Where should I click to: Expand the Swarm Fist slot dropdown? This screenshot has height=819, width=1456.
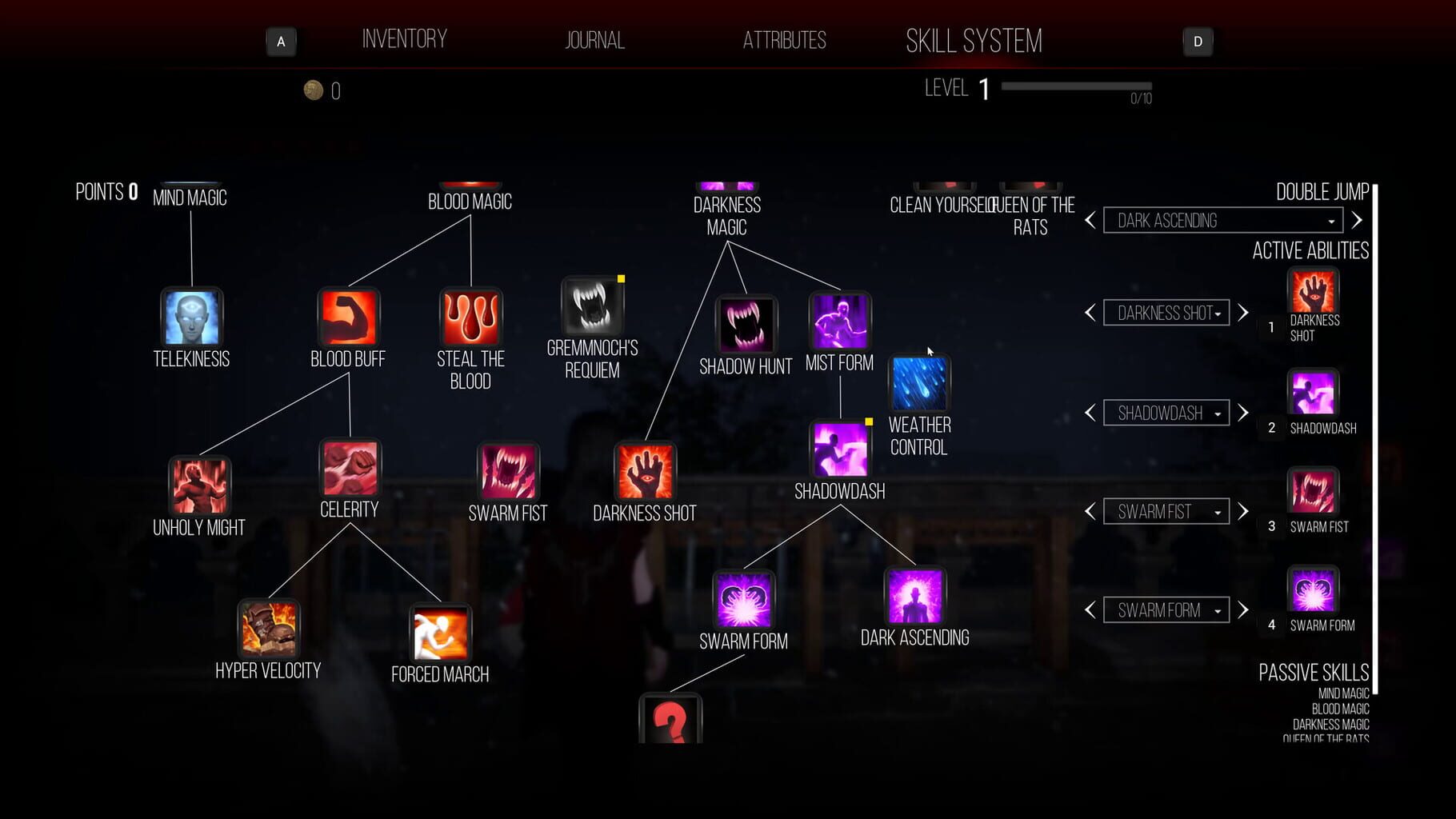click(x=1166, y=511)
